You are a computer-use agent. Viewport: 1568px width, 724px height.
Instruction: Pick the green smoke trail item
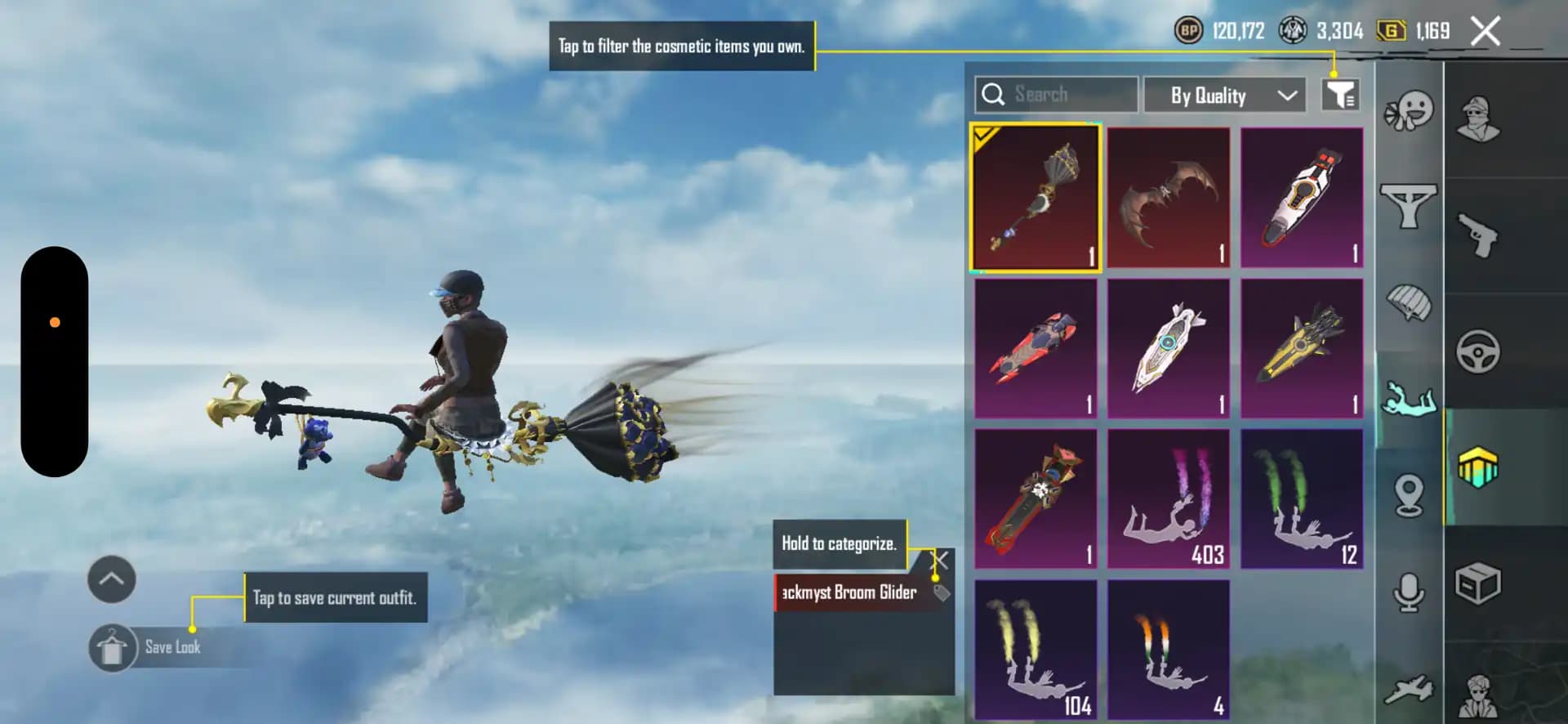(x=1302, y=499)
